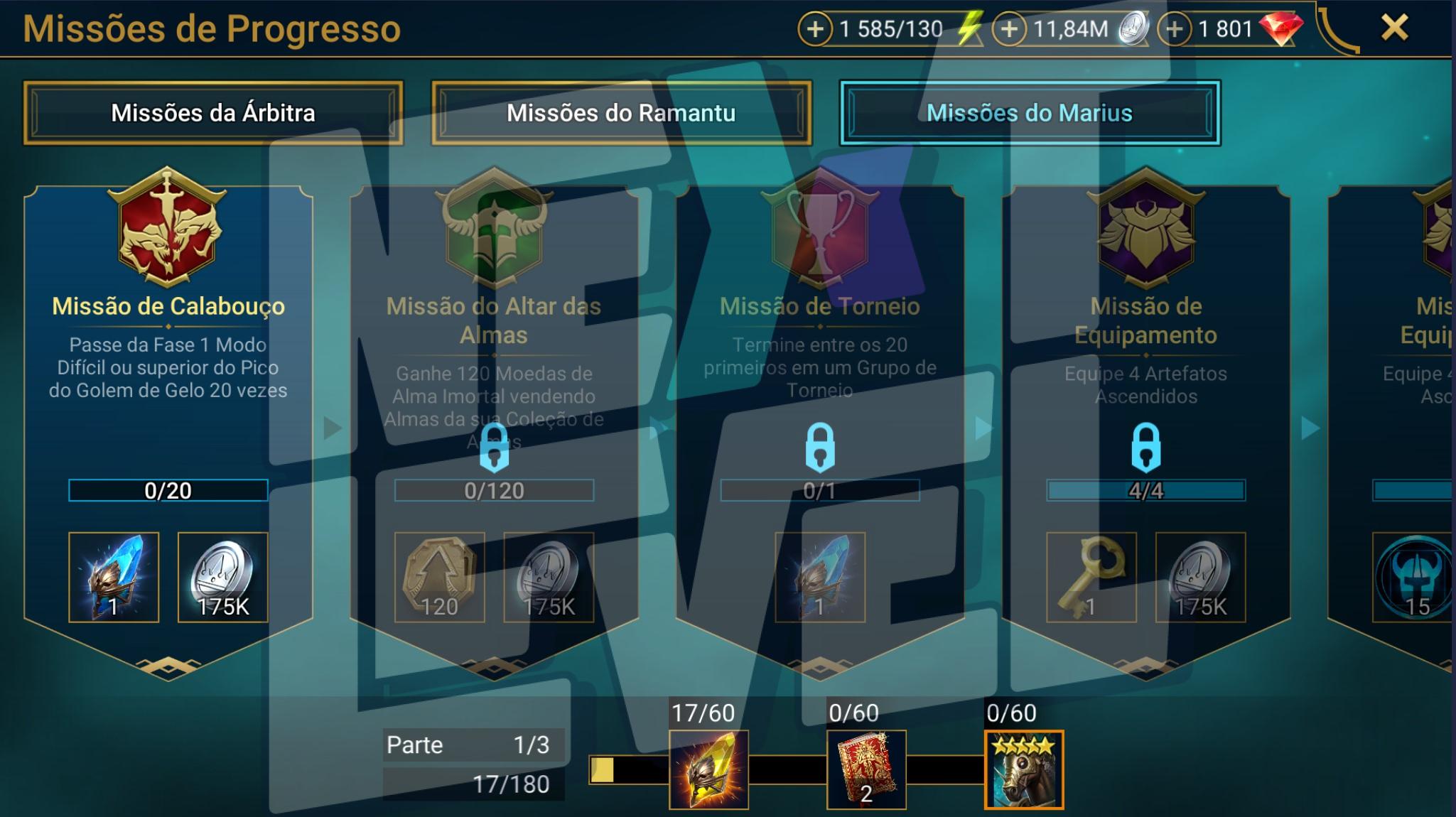1456x817 pixels.
Task: Click the padlock on Missão de Torneio
Action: (819, 447)
